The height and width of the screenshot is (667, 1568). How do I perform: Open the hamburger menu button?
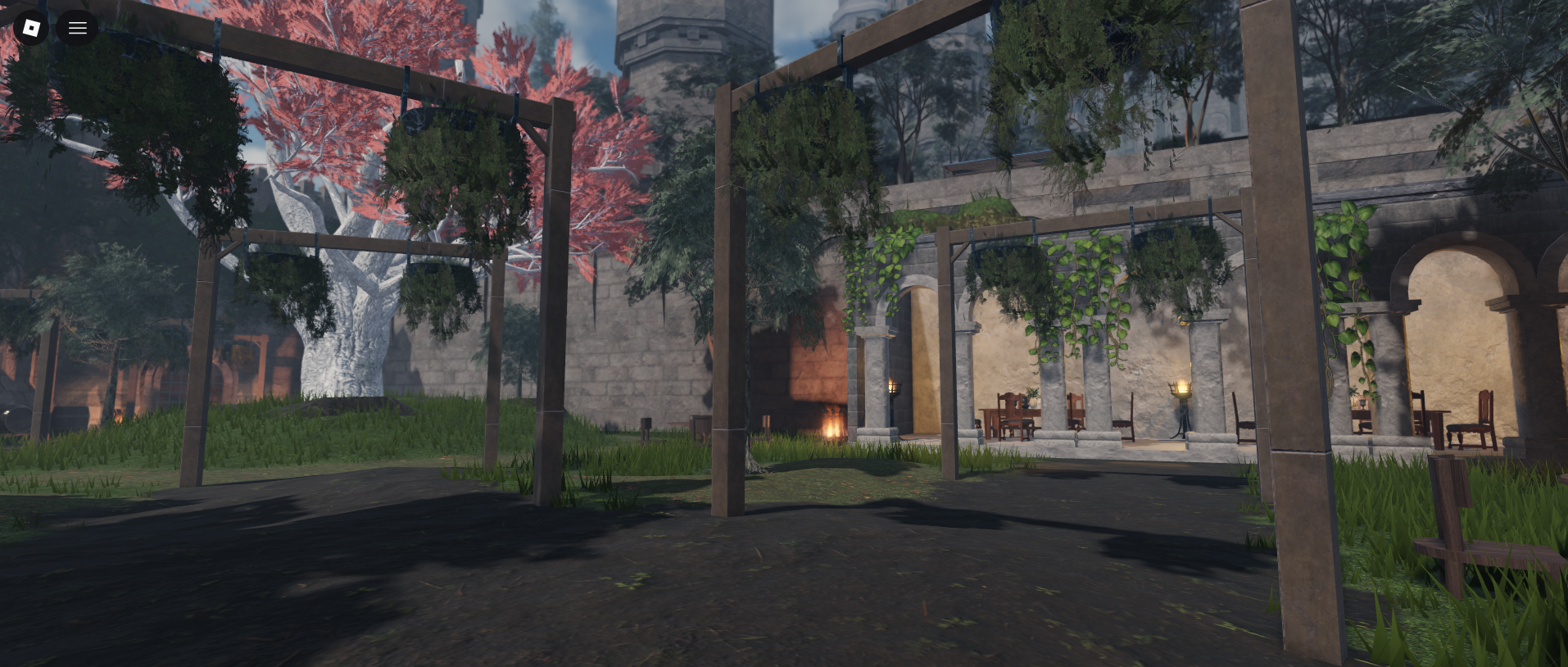78,28
